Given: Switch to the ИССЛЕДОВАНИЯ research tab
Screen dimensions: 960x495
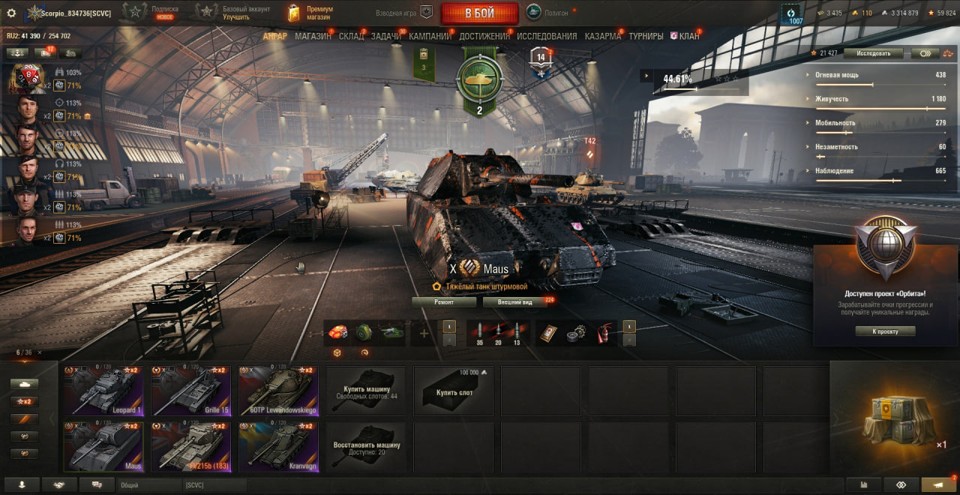Looking at the screenshot, I should (546, 36).
